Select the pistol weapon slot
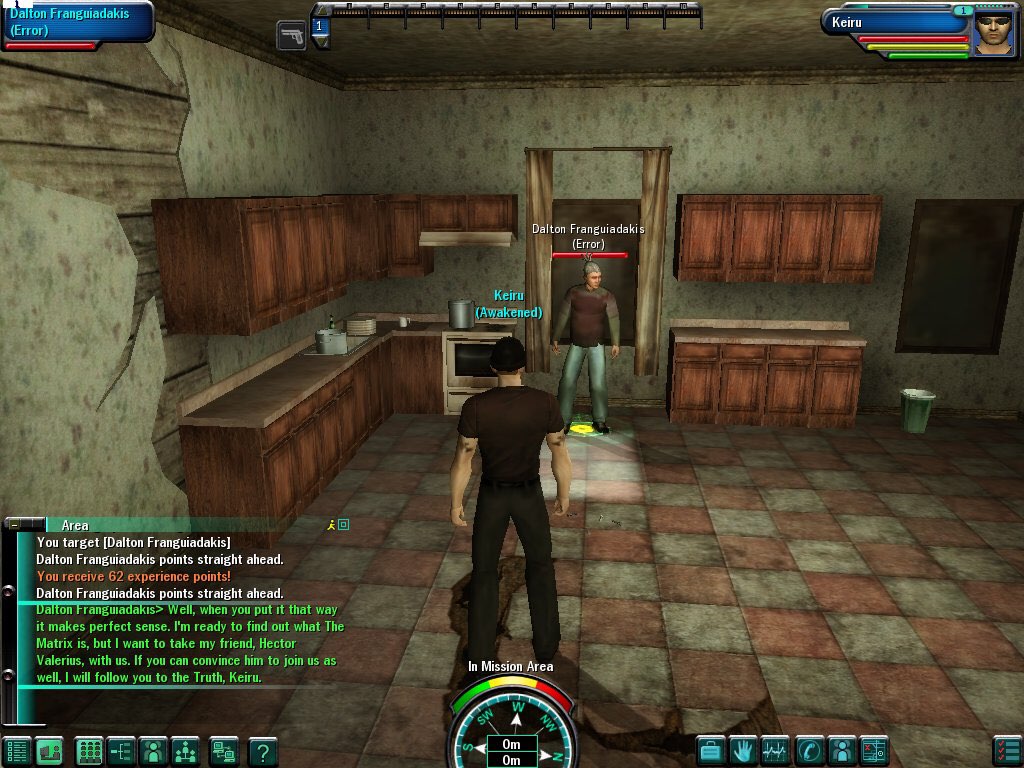The image size is (1024, 768). 291,35
